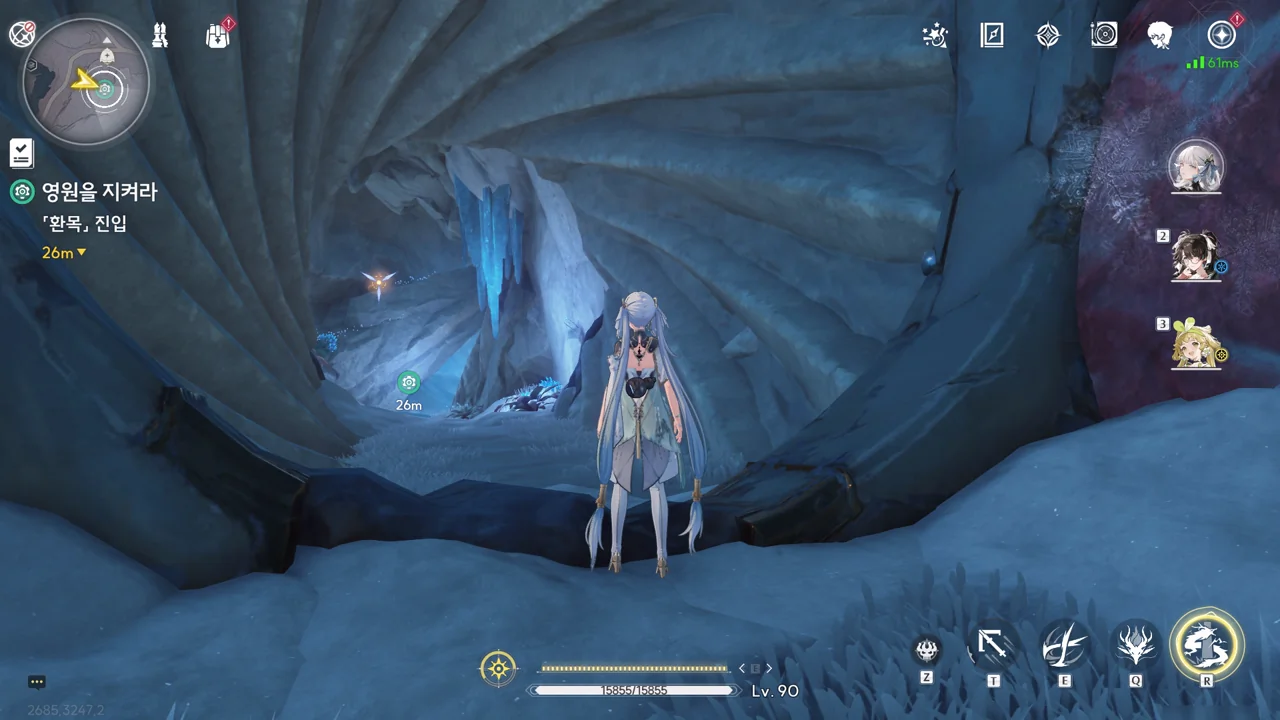The height and width of the screenshot is (720, 1280).
Task: Open the quest checklist icon
Action: click(x=22, y=153)
